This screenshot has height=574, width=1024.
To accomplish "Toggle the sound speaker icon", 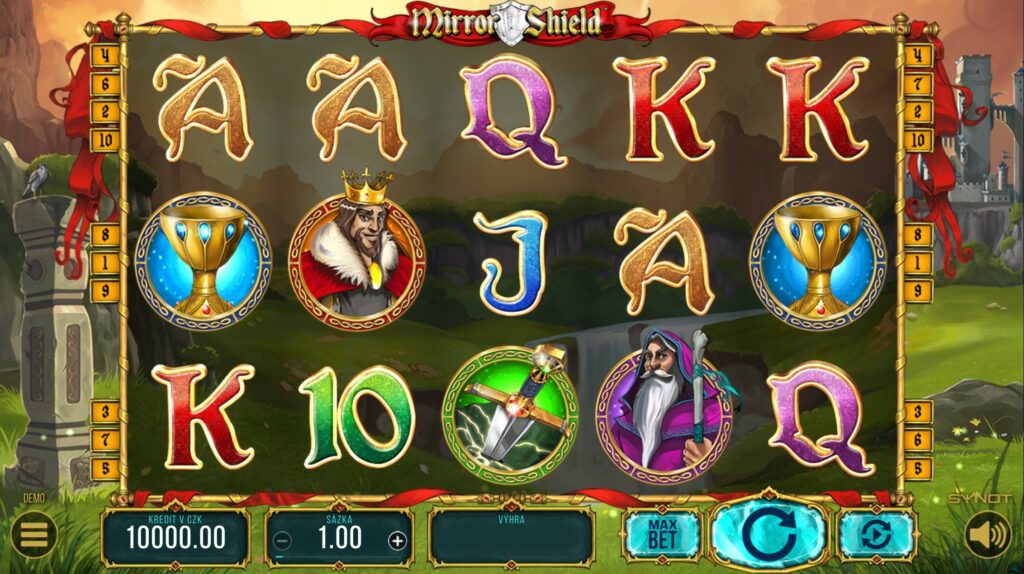I will 987,536.
